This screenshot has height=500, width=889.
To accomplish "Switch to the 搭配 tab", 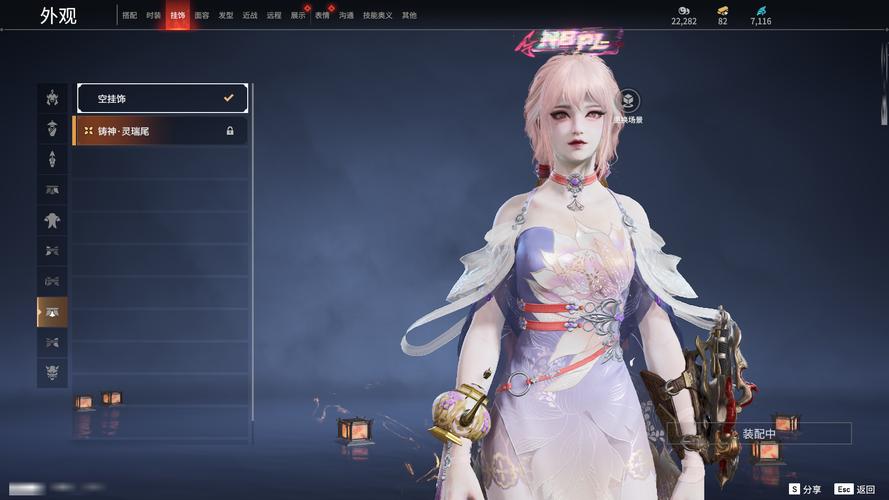I will coord(130,16).
